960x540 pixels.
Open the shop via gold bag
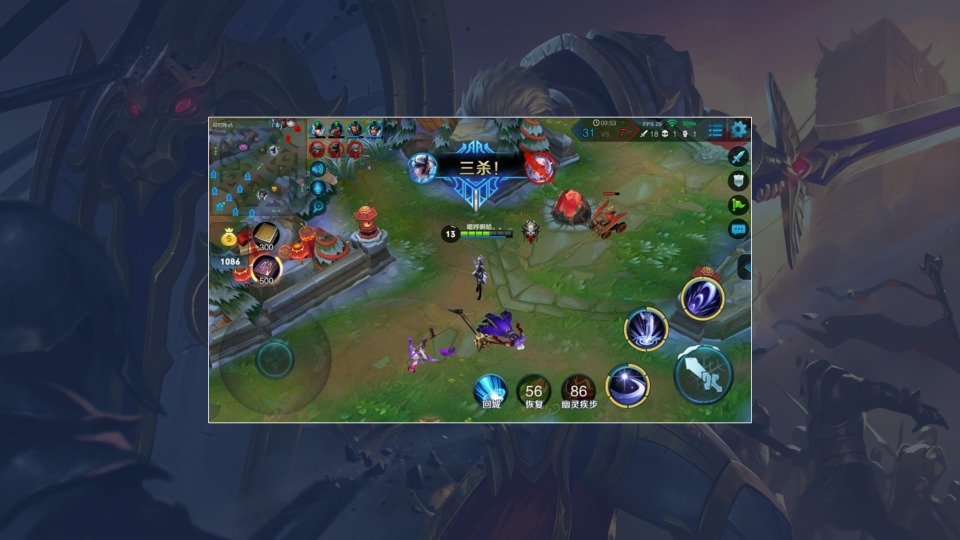pyautogui.click(x=229, y=238)
